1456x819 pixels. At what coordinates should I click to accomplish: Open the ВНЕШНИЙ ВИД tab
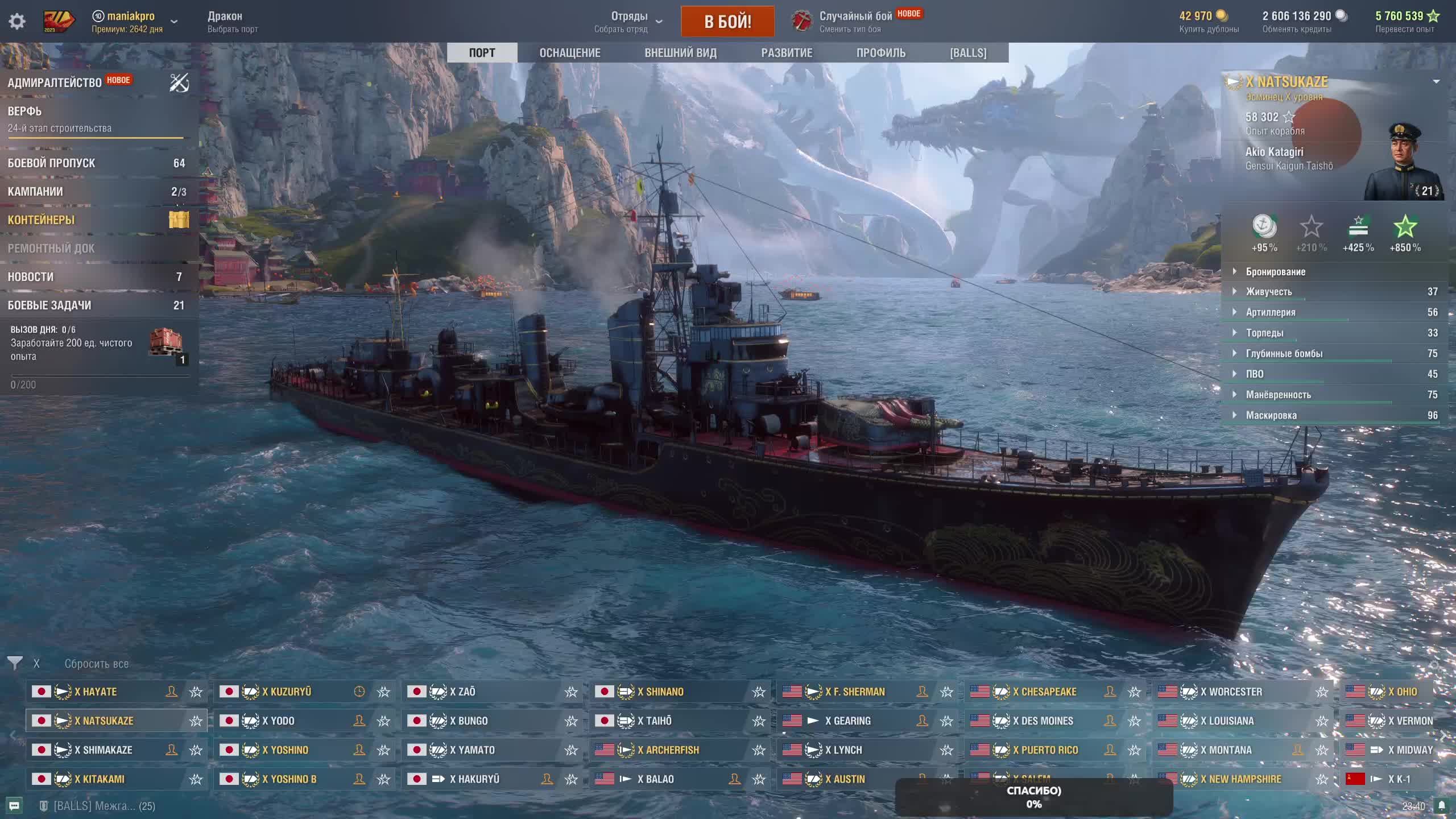coord(680,53)
